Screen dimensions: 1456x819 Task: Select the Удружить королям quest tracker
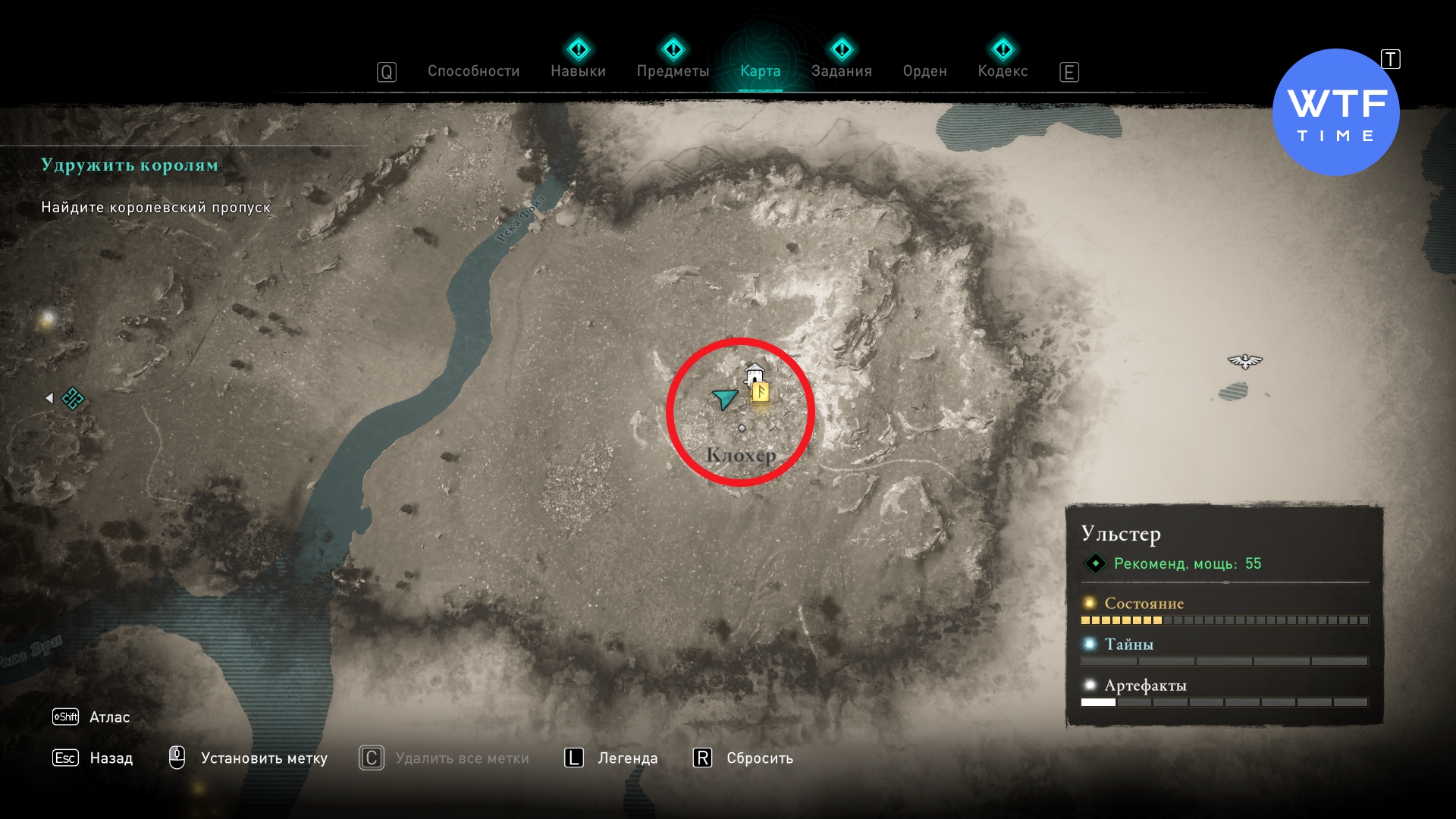pos(130,165)
